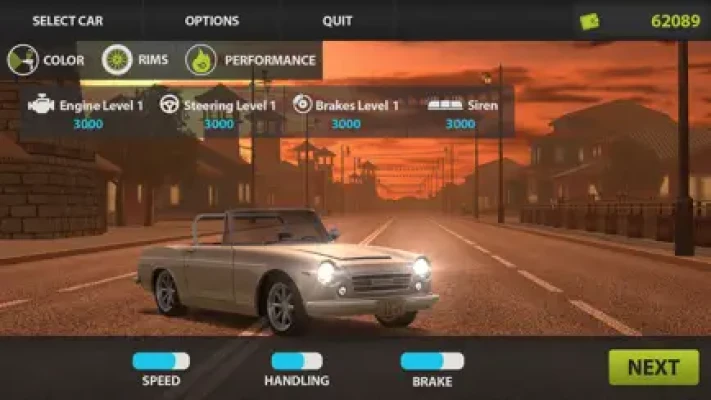Open the Select Car menu
The height and width of the screenshot is (400, 711).
(x=67, y=21)
